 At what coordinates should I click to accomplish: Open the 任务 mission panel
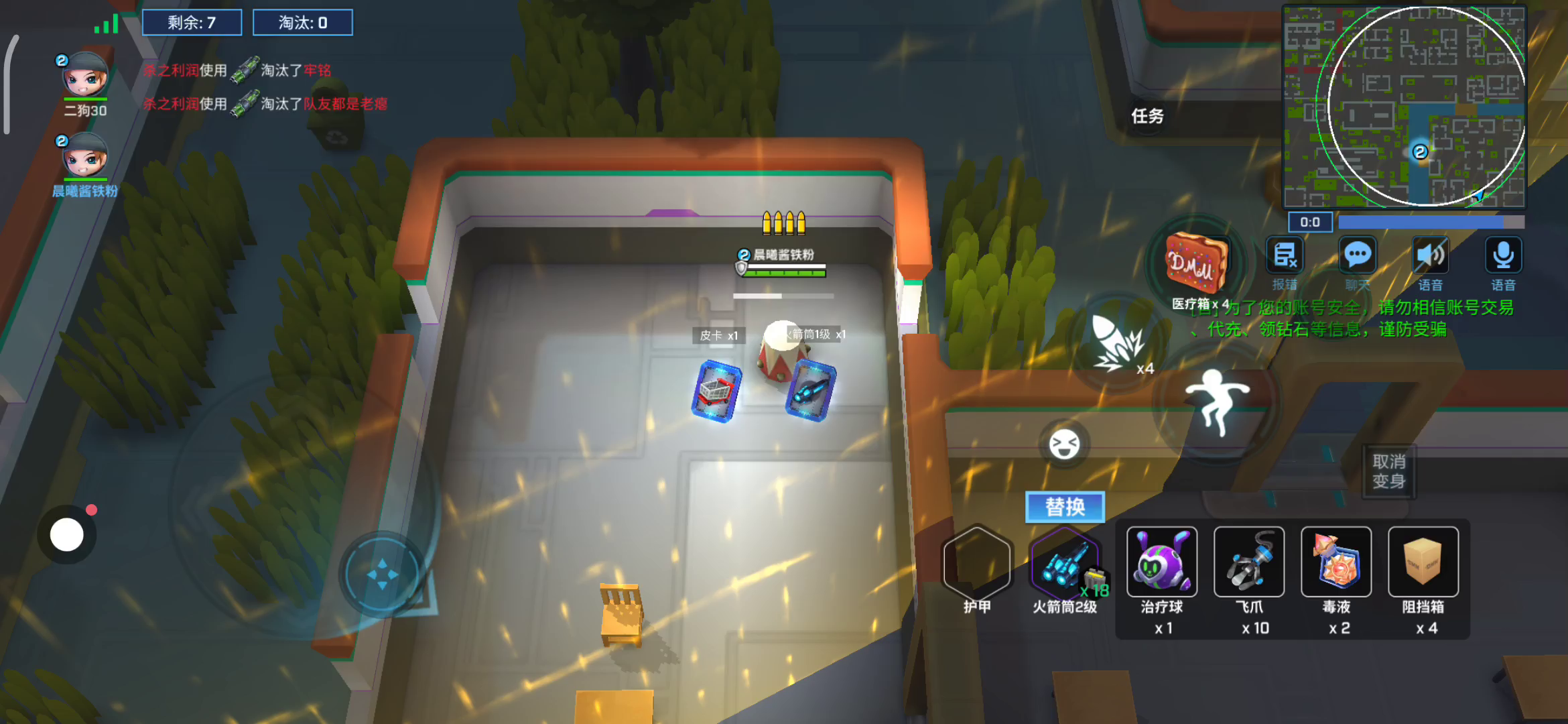point(1147,117)
